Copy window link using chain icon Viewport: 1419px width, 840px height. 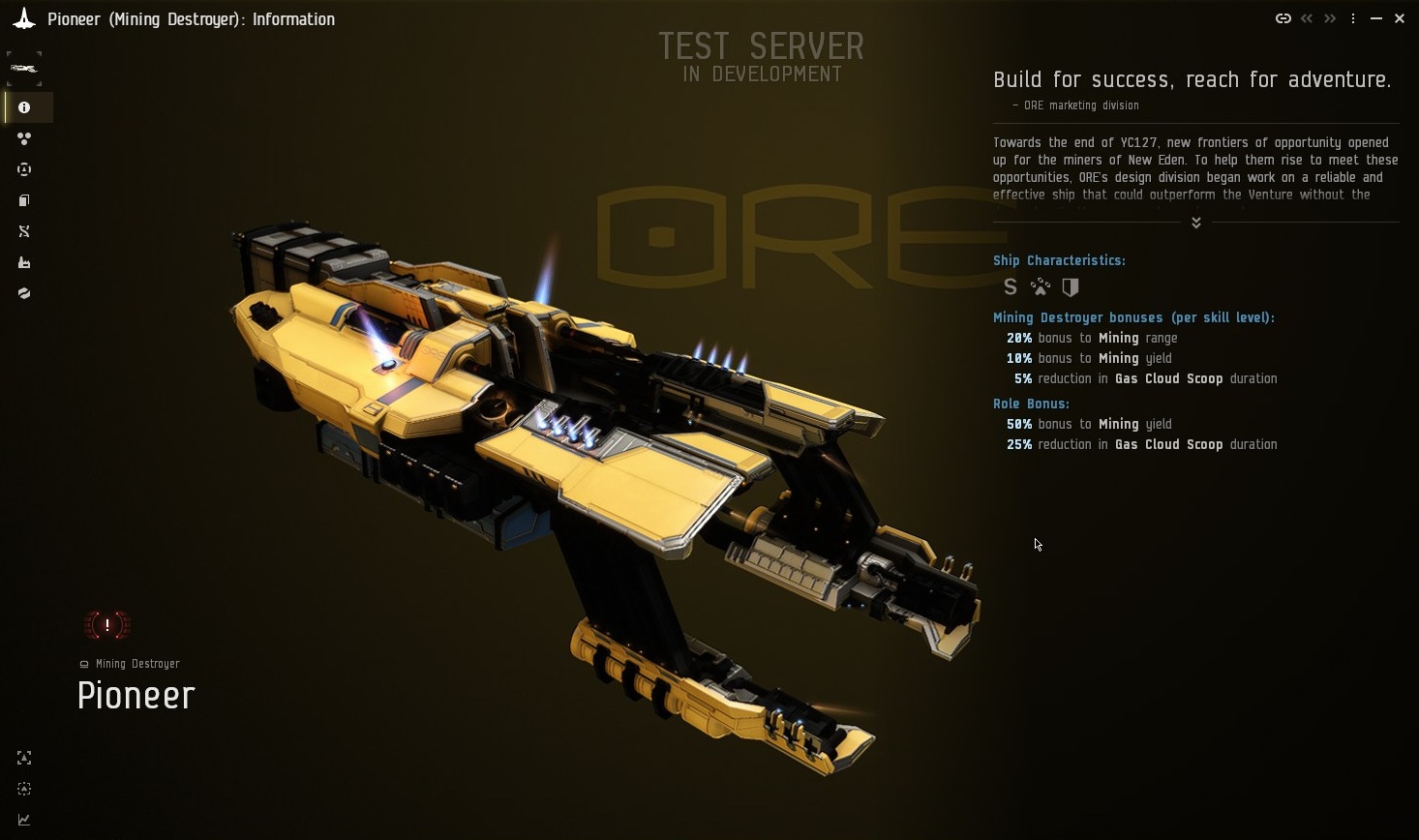tap(1283, 17)
